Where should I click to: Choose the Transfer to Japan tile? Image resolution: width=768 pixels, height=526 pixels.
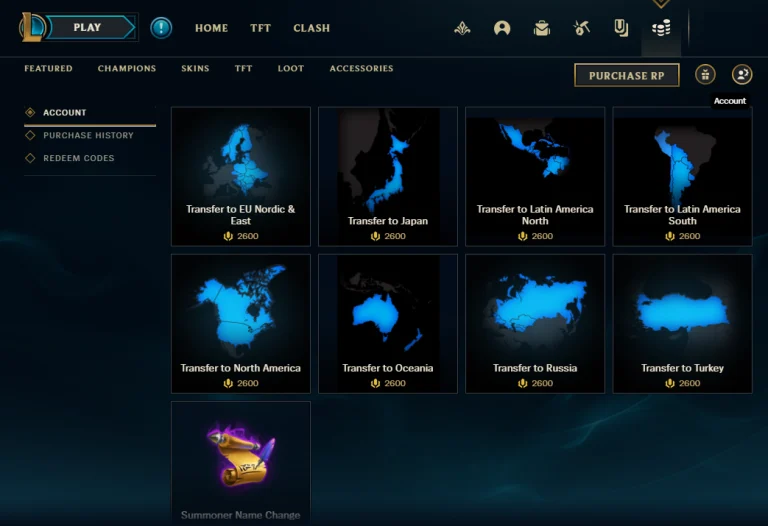click(388, 176)
